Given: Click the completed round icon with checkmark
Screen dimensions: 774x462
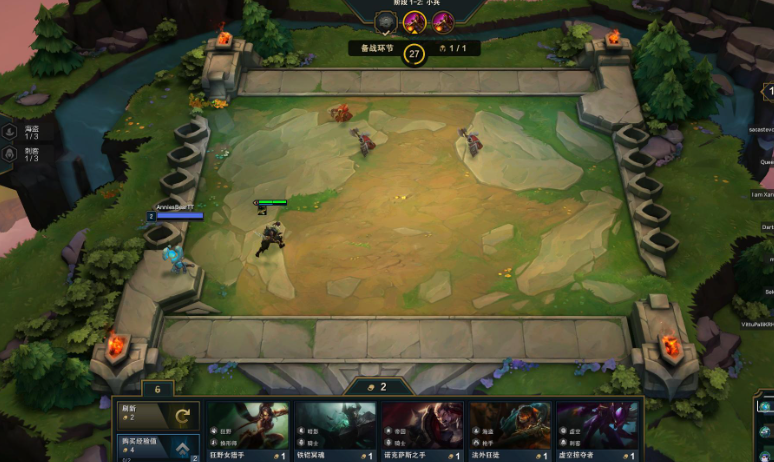Looking at the screenshot, I should [385, 22].
